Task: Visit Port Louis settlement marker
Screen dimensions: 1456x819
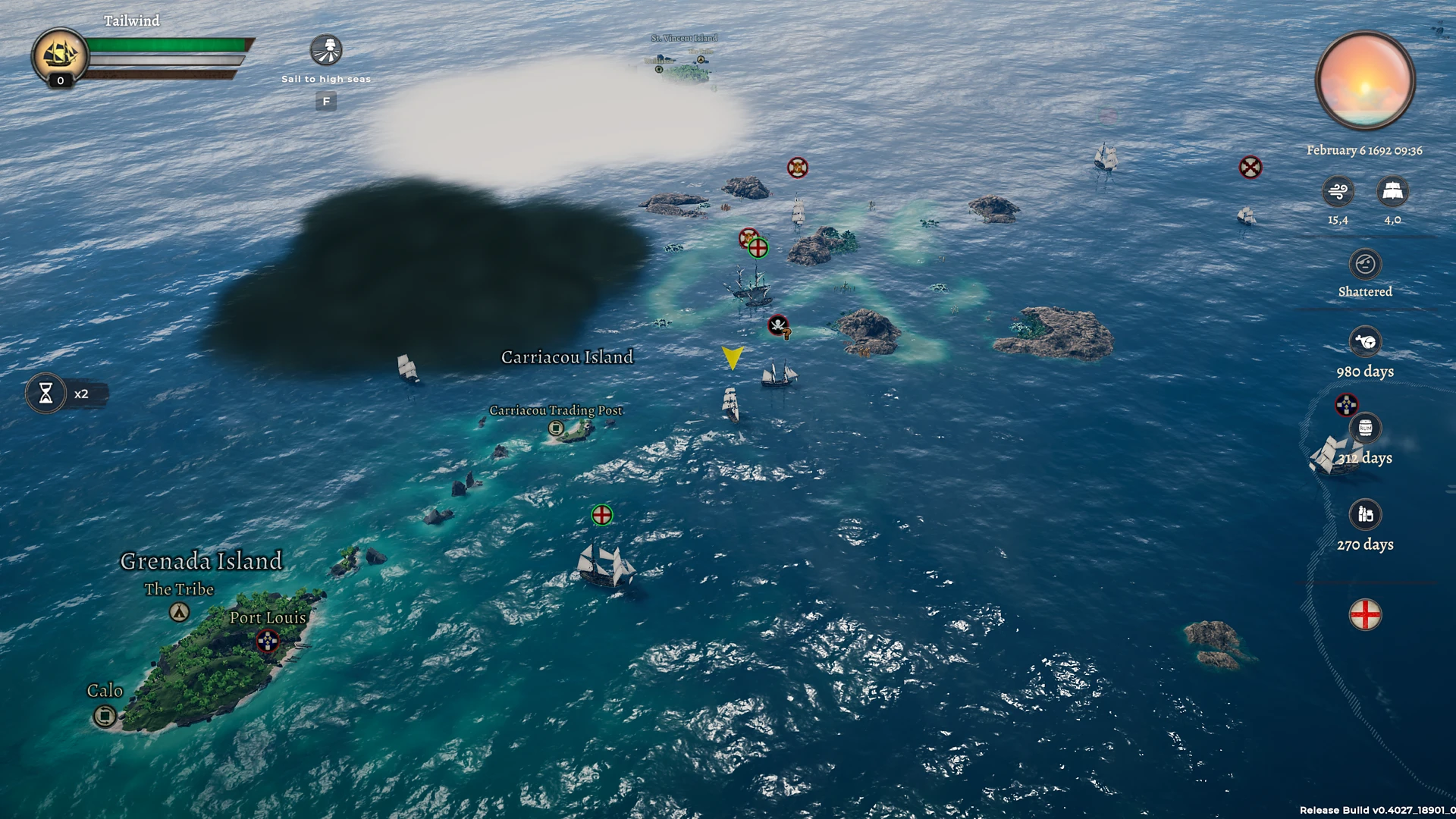Action: [x=268, y=641]
